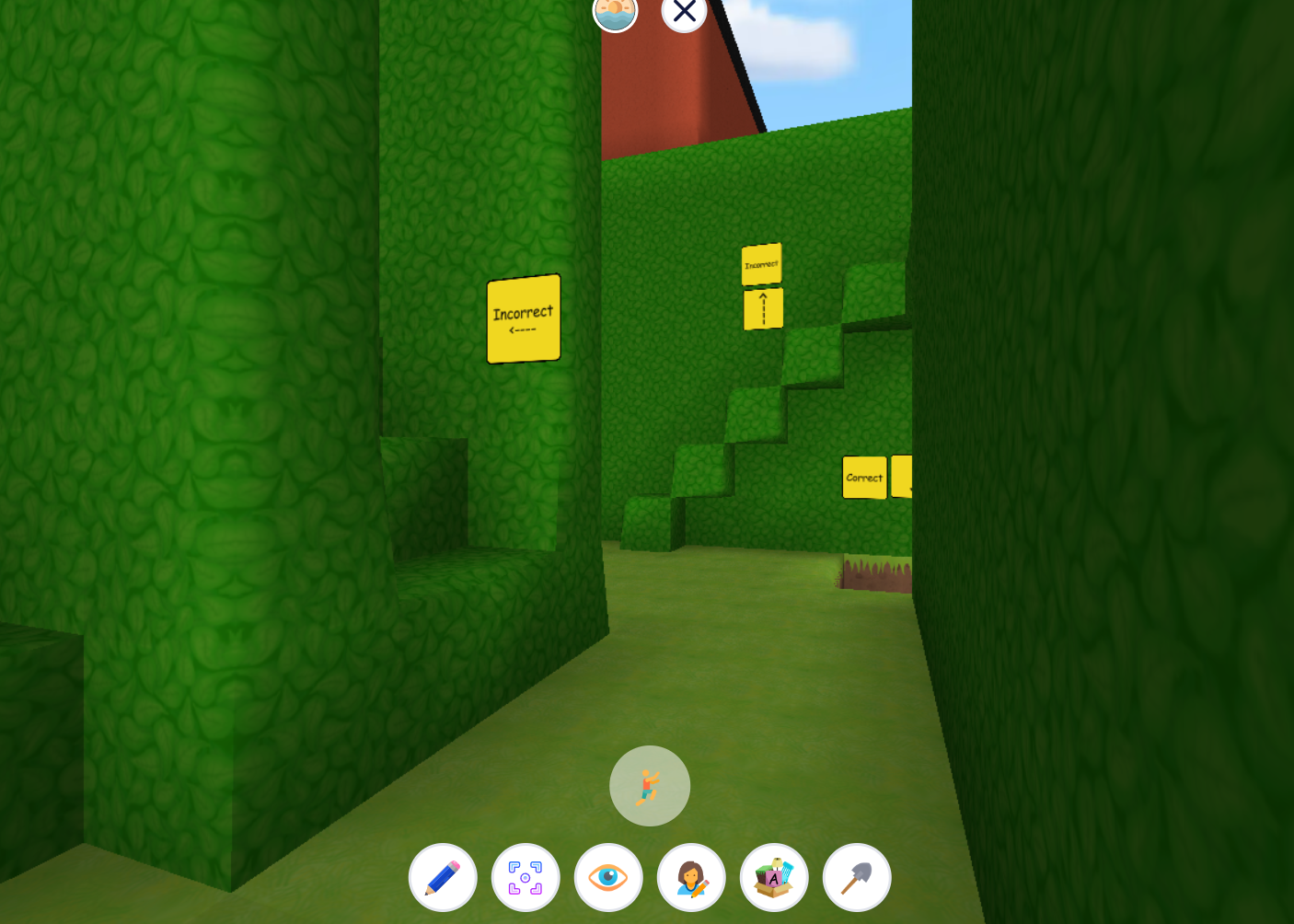Switch to eye preview mode

point(608,877)
